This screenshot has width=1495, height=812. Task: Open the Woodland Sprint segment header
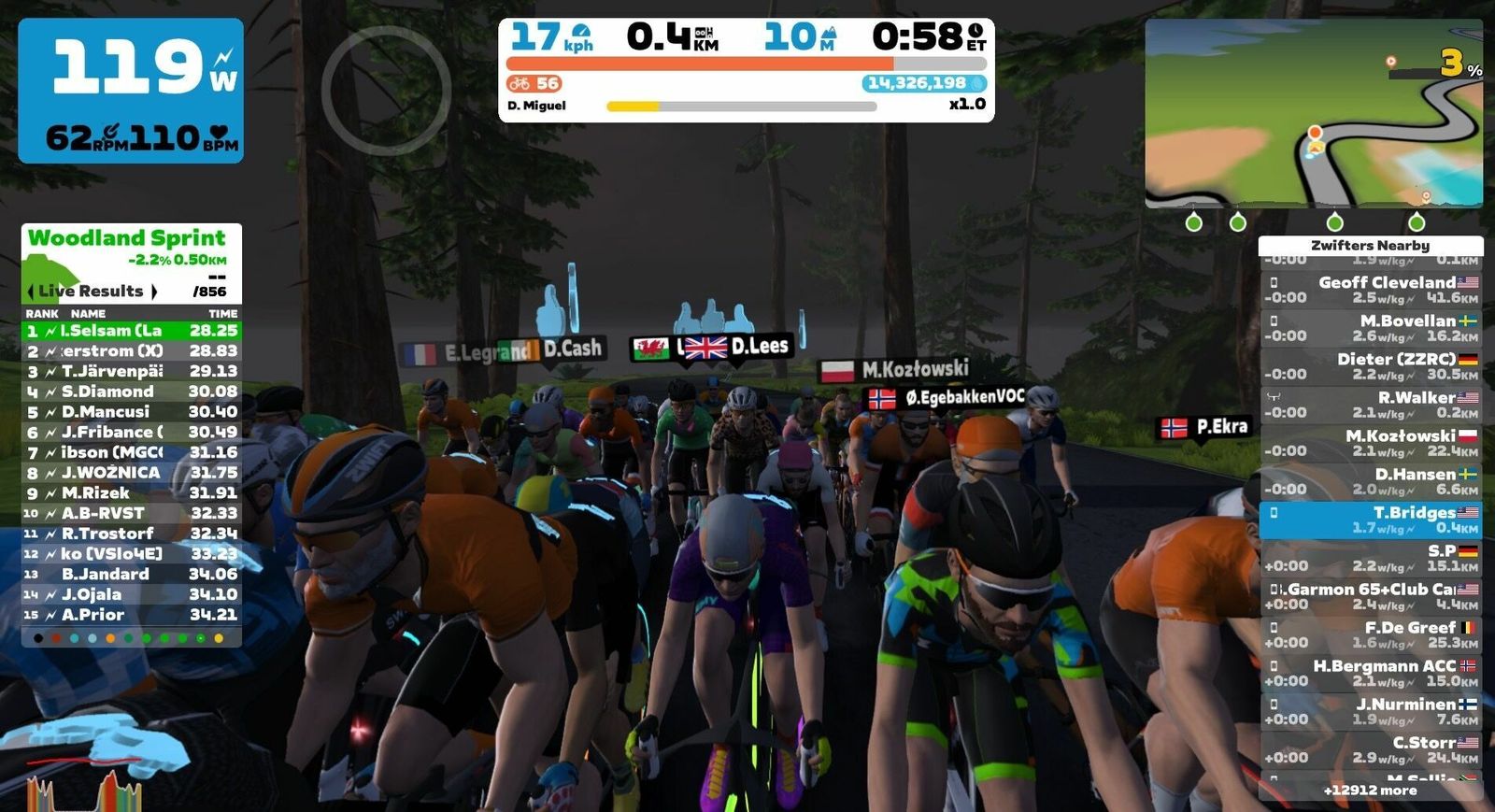[x=127, y=238]
